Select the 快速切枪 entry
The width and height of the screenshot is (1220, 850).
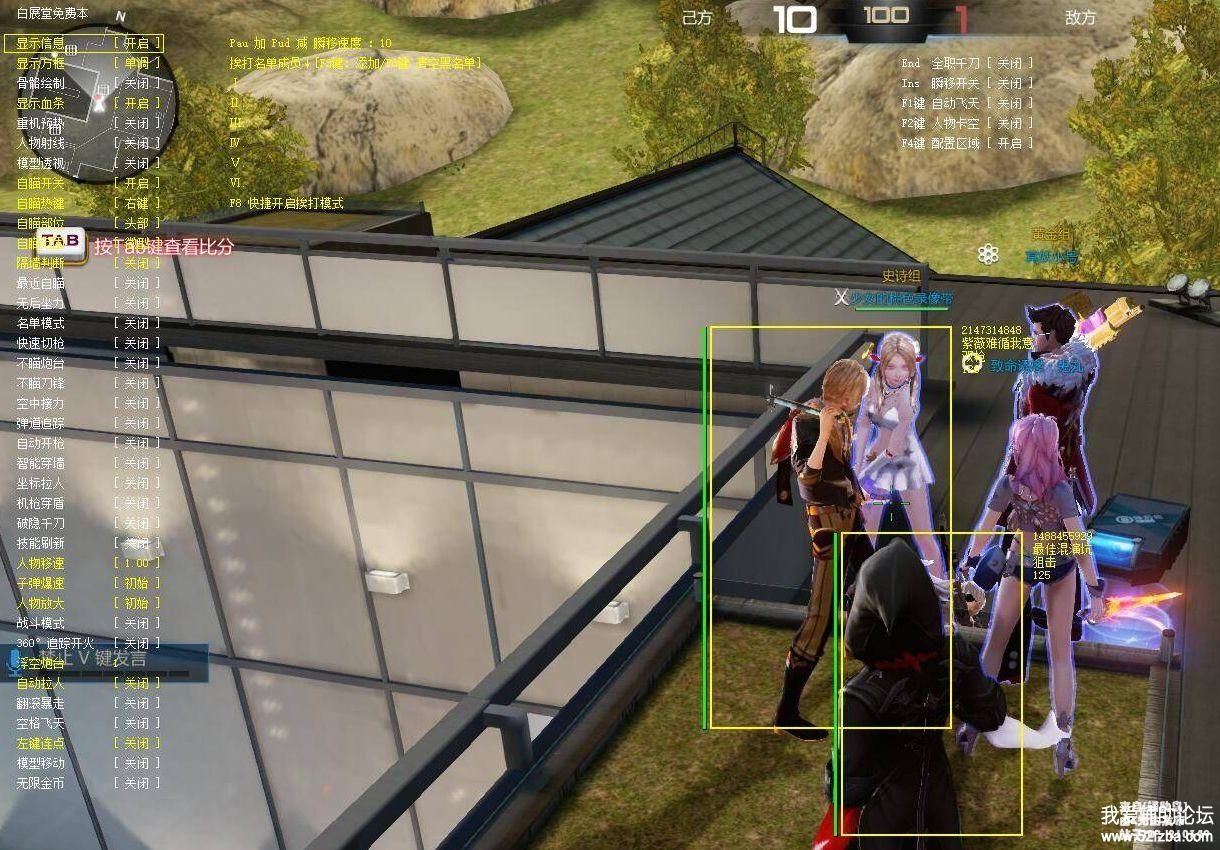pos(87,343)
